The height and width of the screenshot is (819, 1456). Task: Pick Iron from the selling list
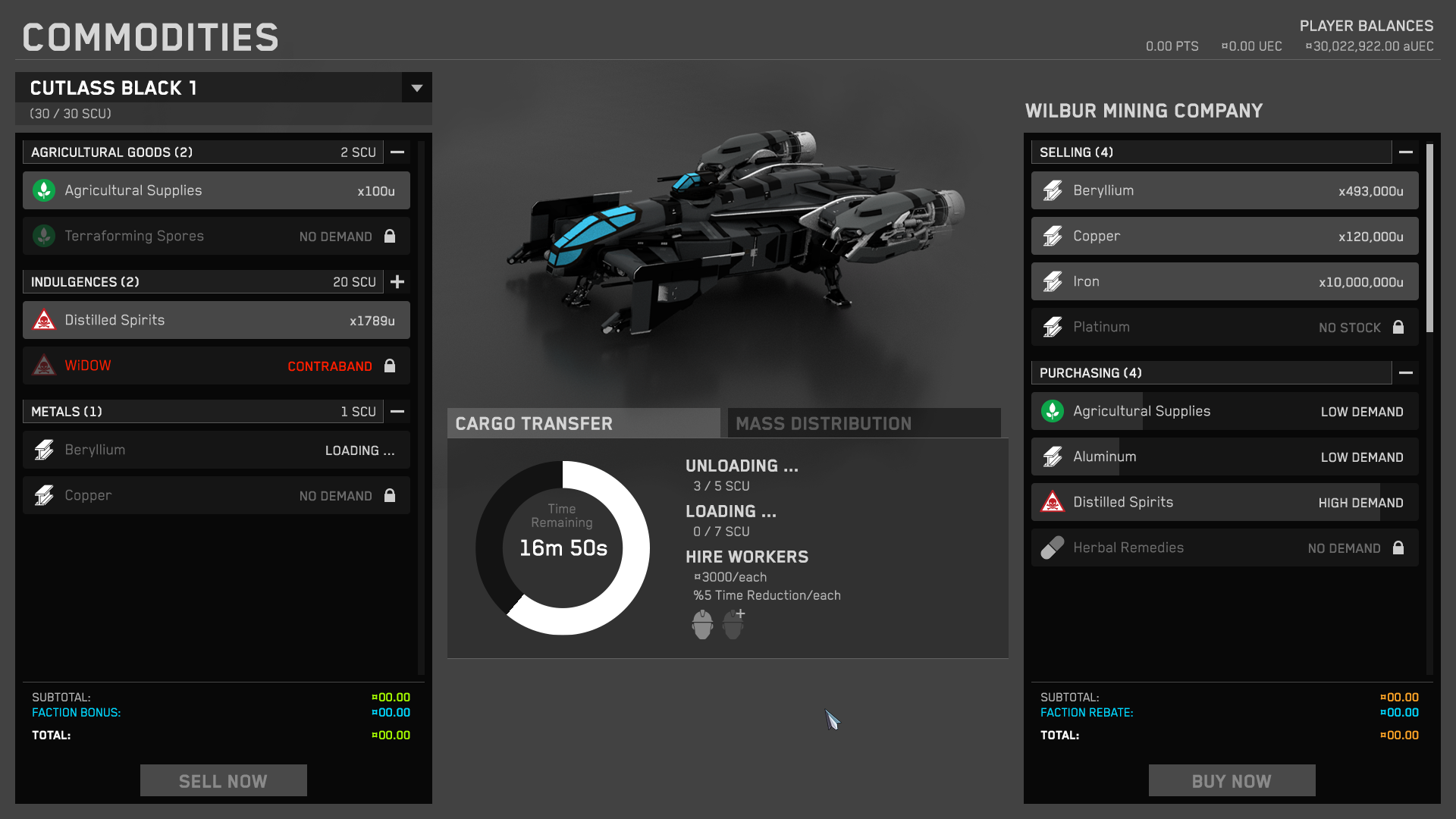(x=1224, y=282)
